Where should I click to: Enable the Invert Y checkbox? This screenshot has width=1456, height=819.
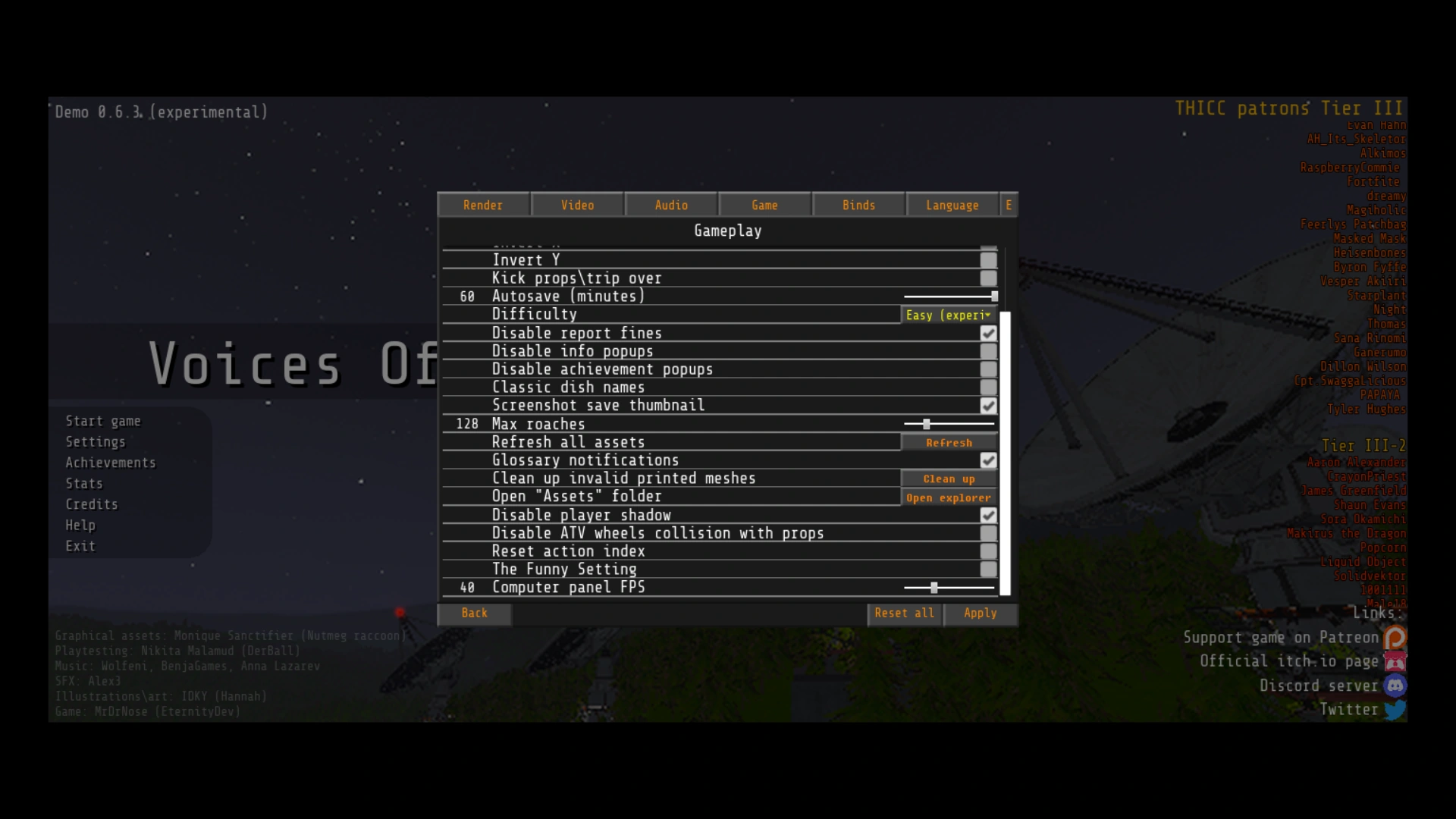point(987,260)
